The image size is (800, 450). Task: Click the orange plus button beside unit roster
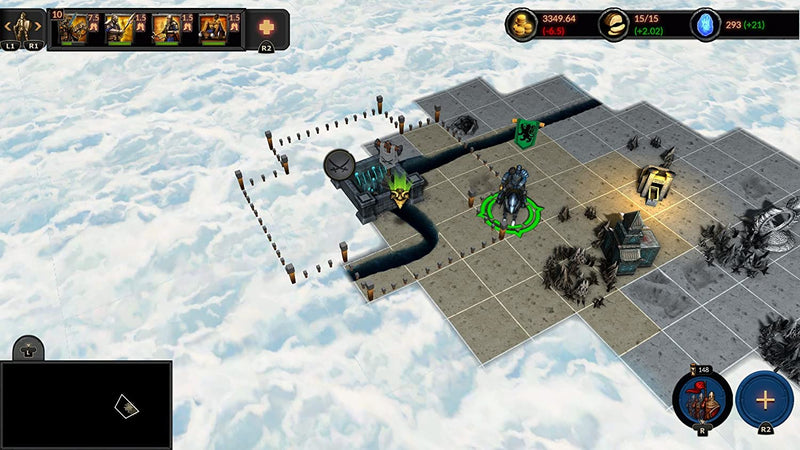(x=267, y=28)
